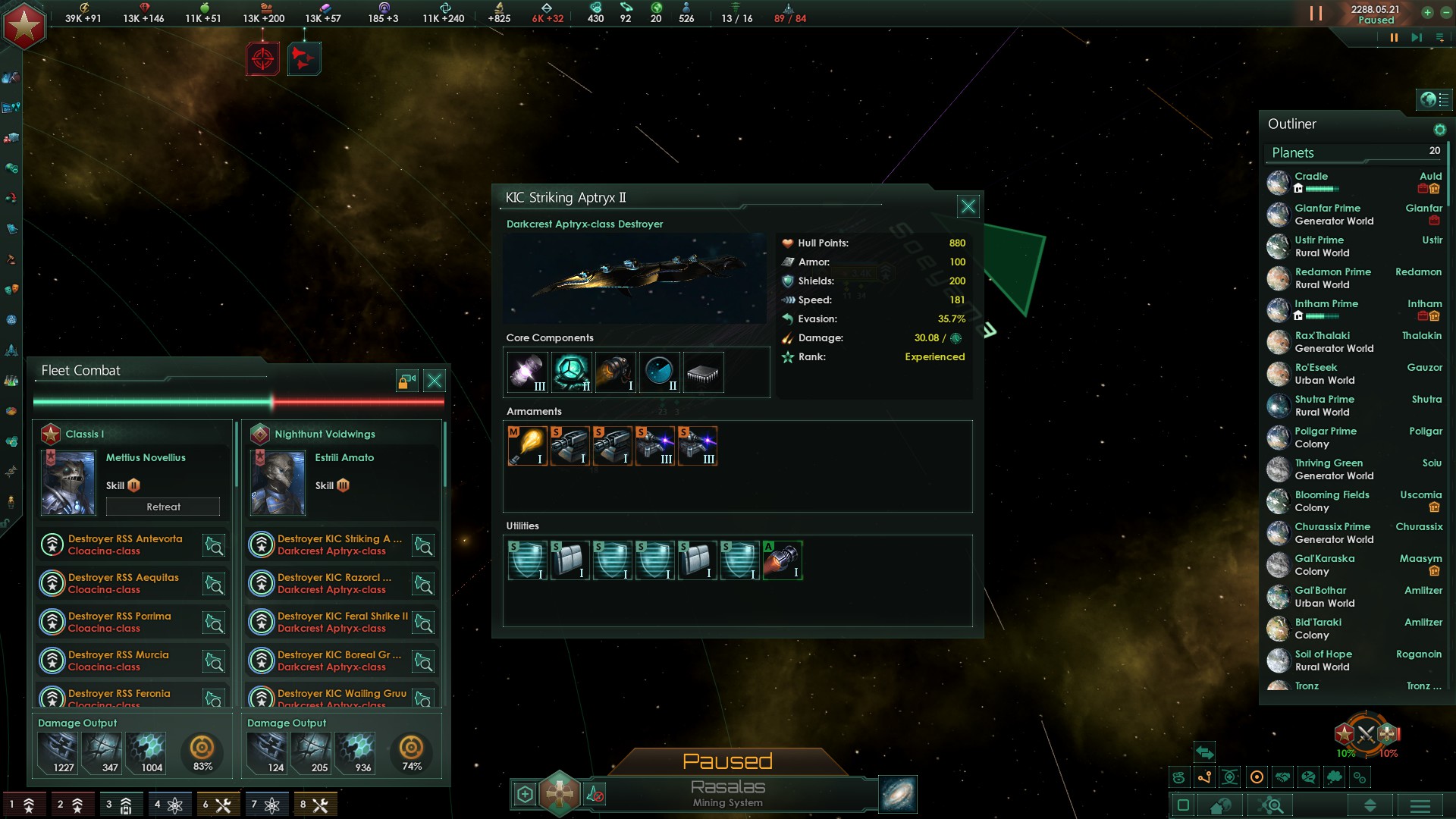Inspect Destroyer RSS Antevorta via magnifying glass

pos(213,545)
